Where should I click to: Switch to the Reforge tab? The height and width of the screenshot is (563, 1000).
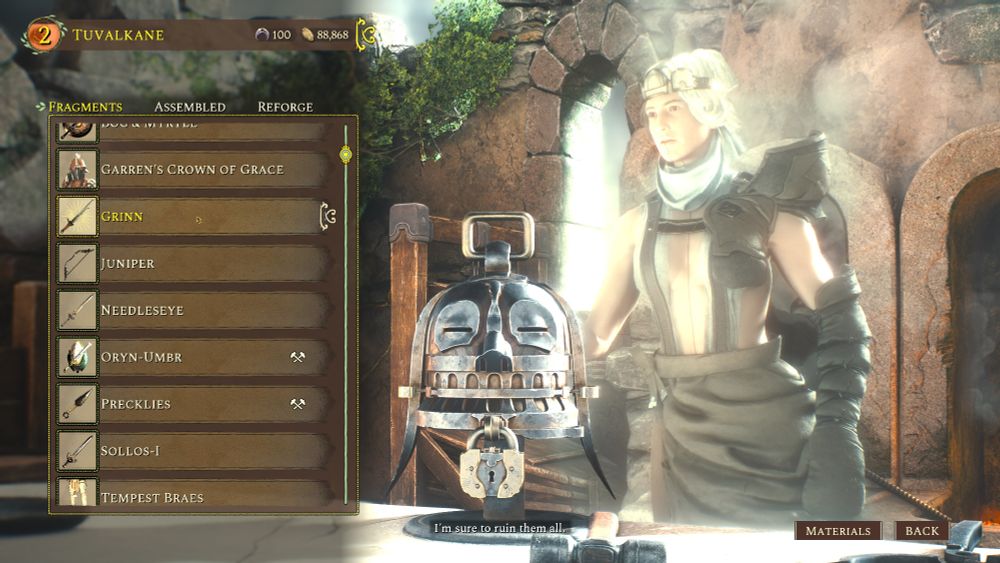[x=285, y=107]
